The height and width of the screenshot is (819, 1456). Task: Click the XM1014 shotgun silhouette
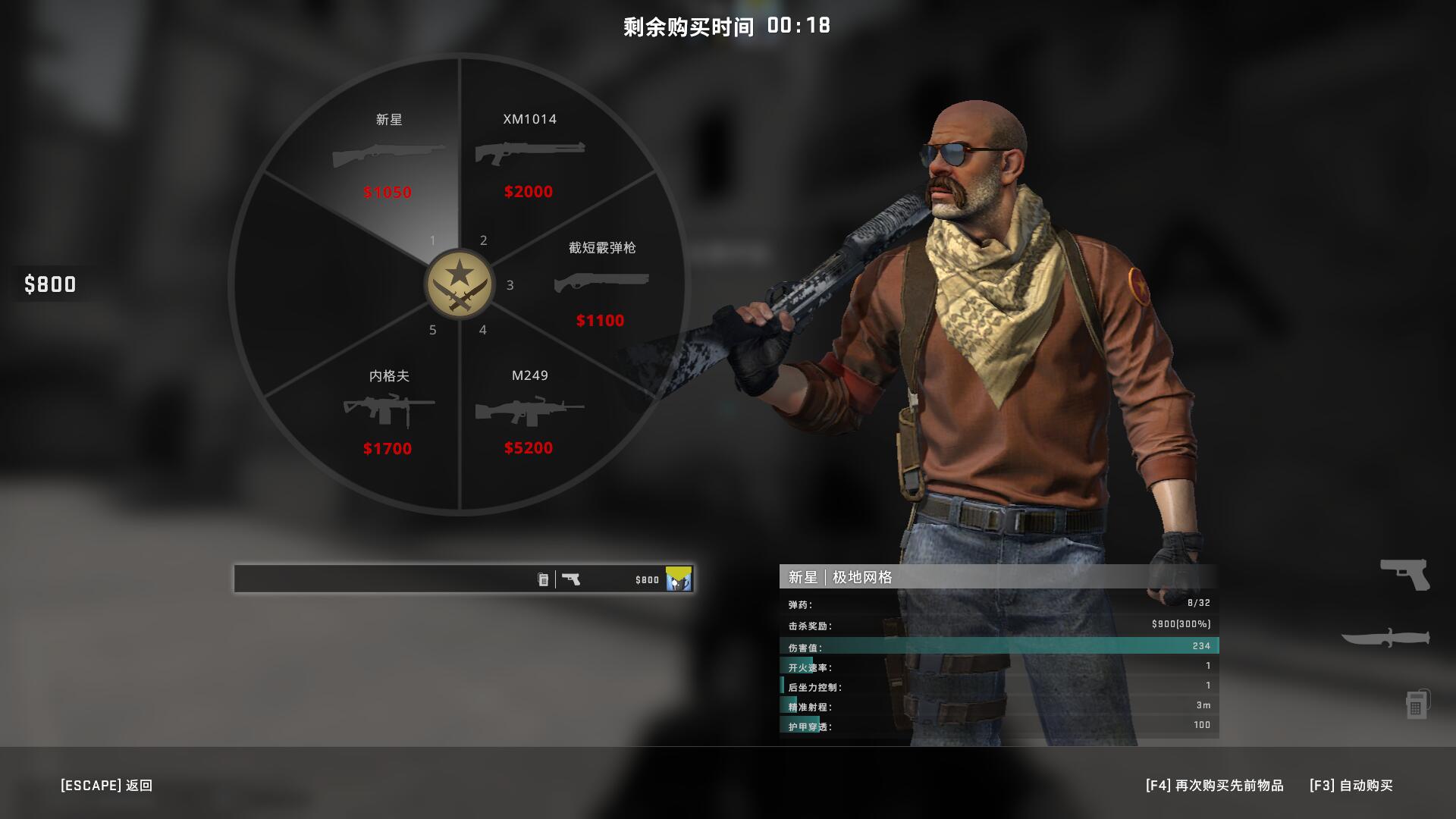pyautogui.click(x=529, y=154)
